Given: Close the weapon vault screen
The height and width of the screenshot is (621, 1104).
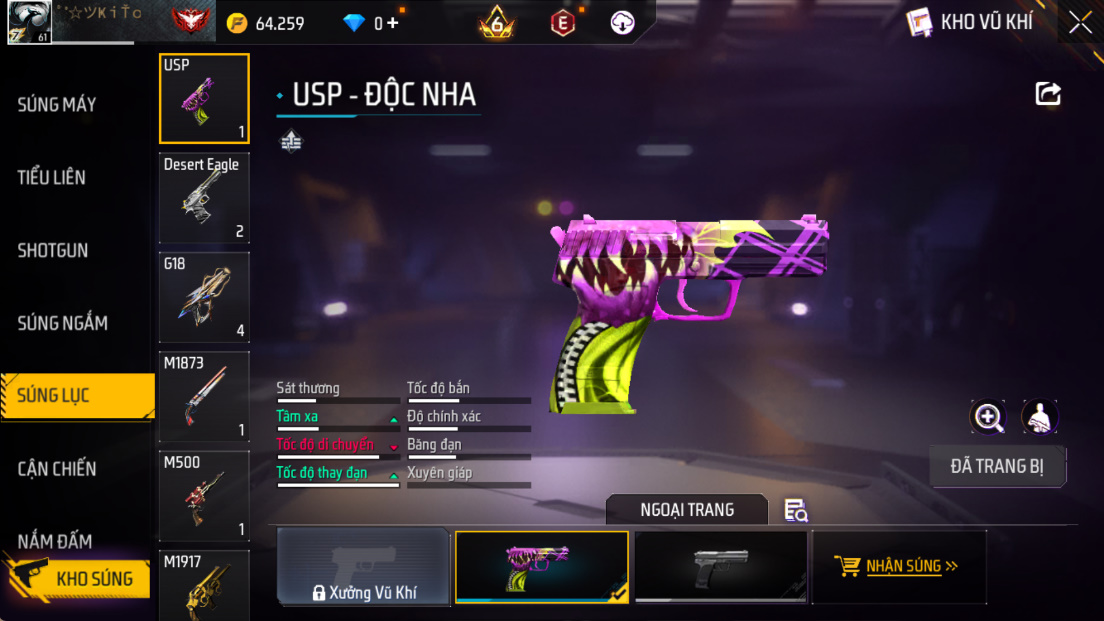Looking at the screenshot, I should tap(1080, 22).
